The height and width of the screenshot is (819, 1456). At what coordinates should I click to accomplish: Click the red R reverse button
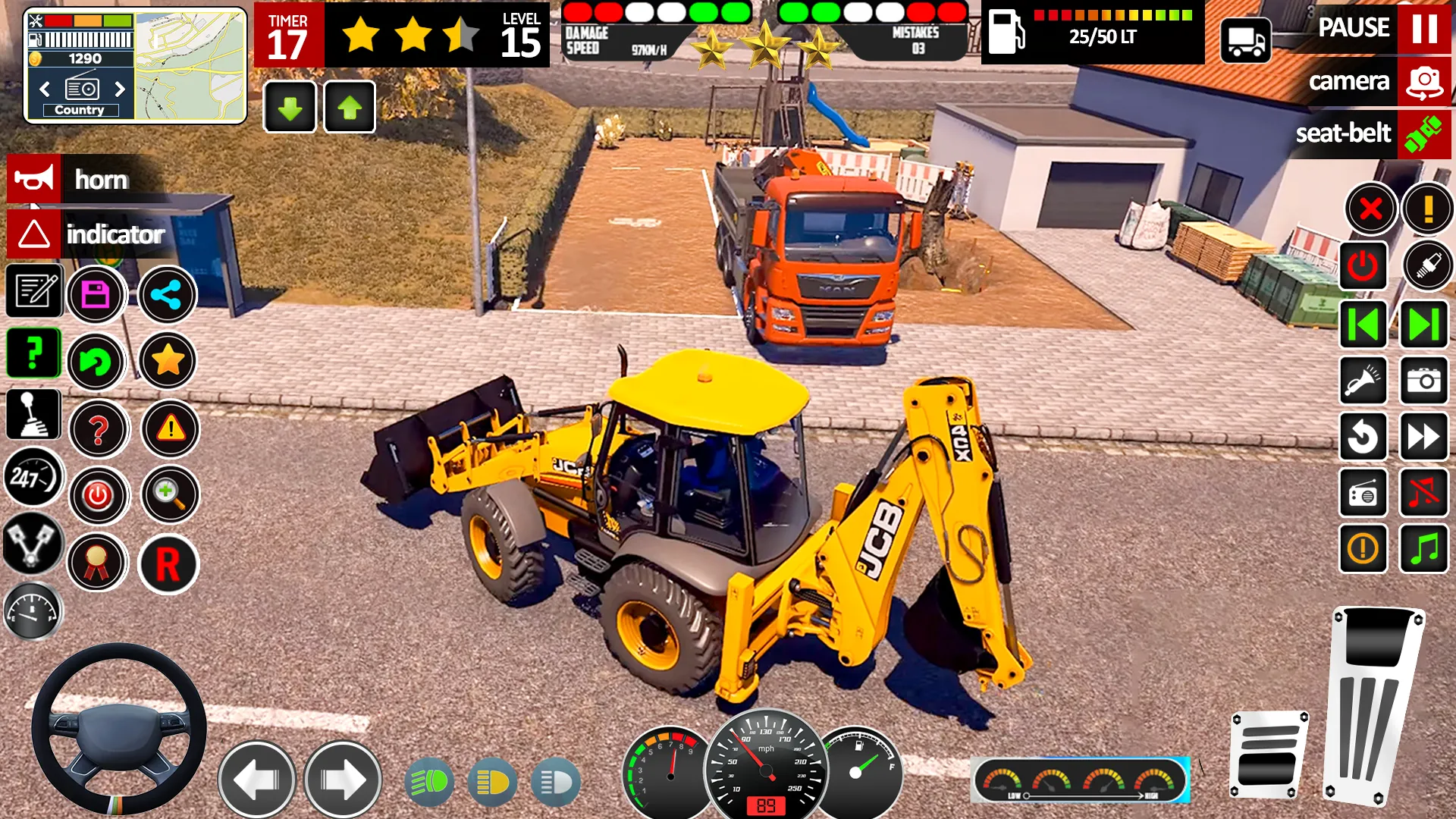tap(168, 564)
